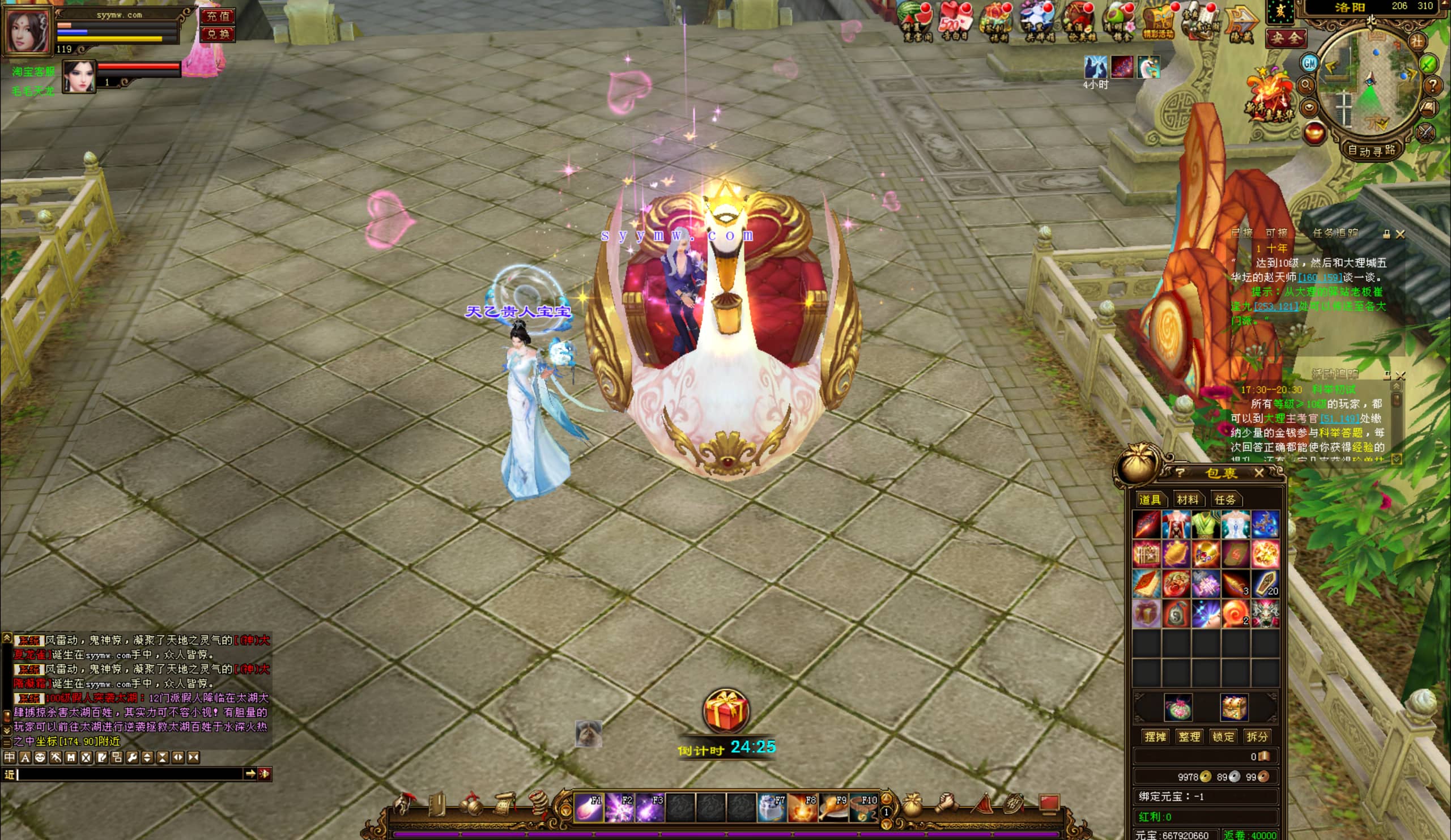
Task: Click the 整理 sort button
Action: pos(1189,737)
